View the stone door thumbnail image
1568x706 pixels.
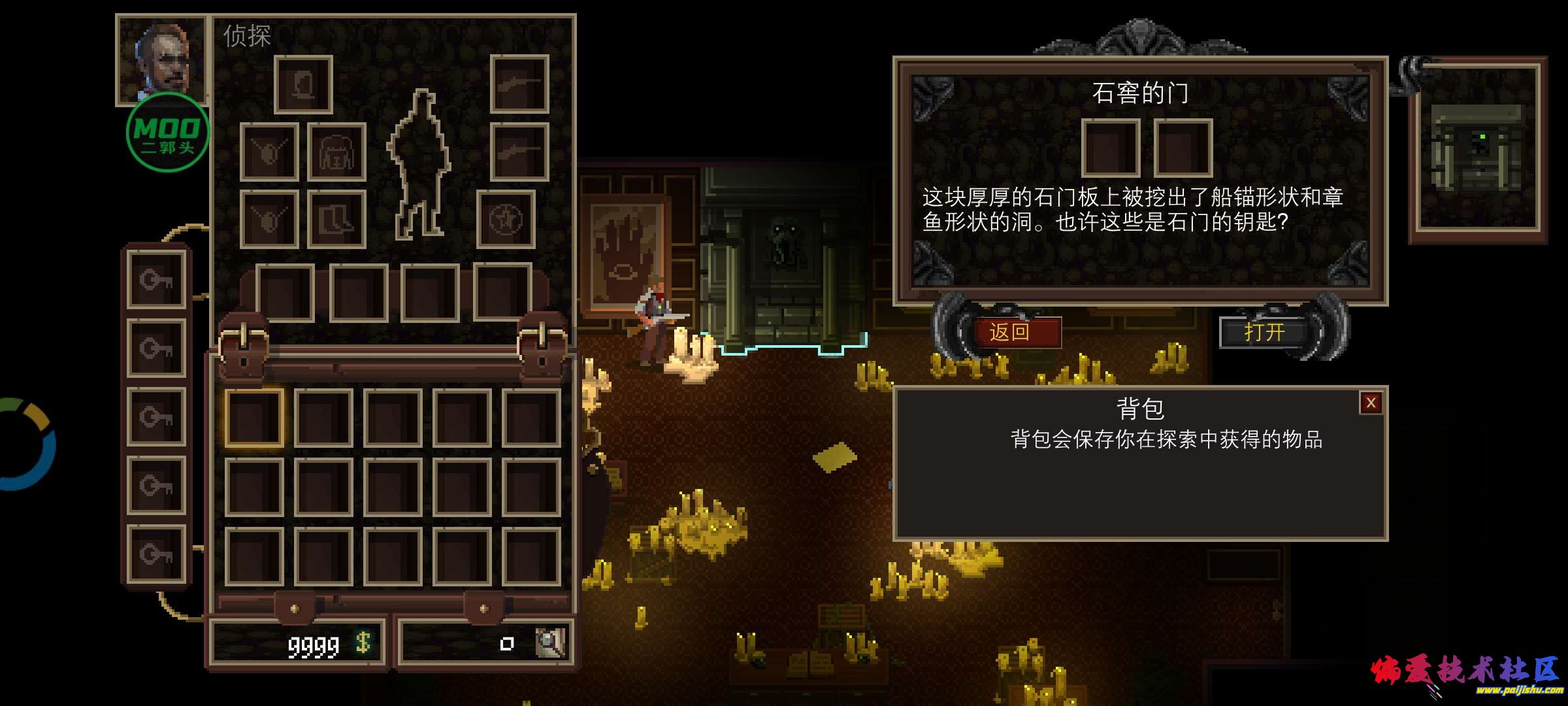(1477, 150)
